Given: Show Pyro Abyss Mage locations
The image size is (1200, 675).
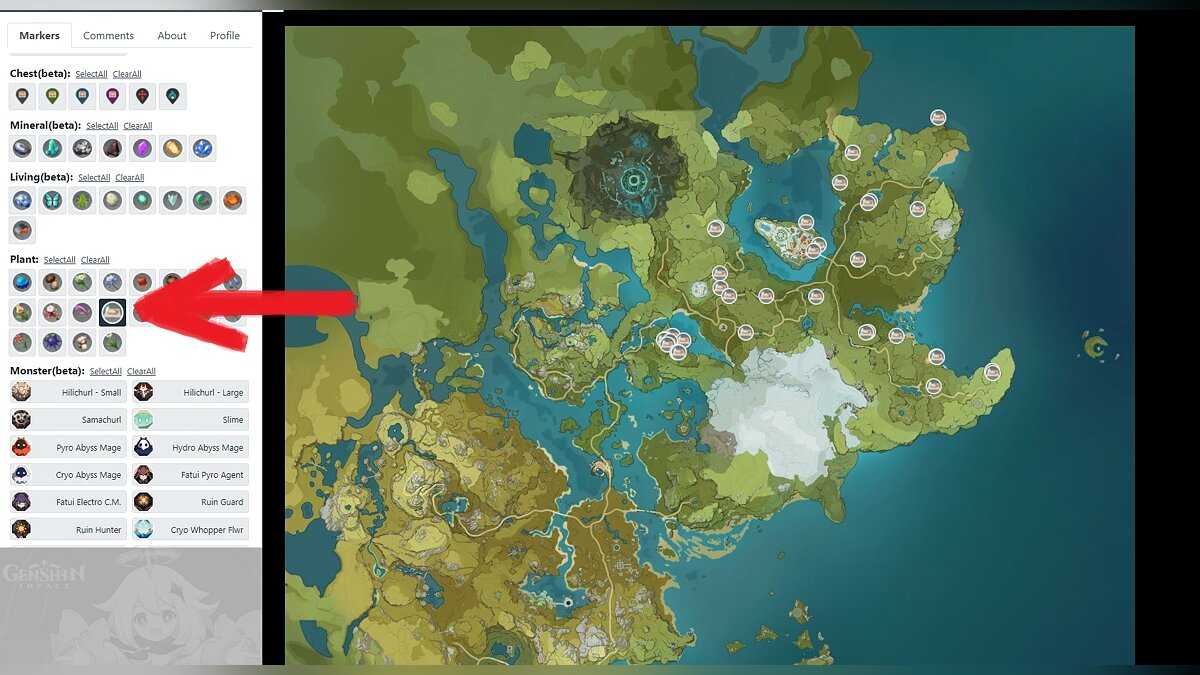Looking at the screenshot, I should pos(68,447).
